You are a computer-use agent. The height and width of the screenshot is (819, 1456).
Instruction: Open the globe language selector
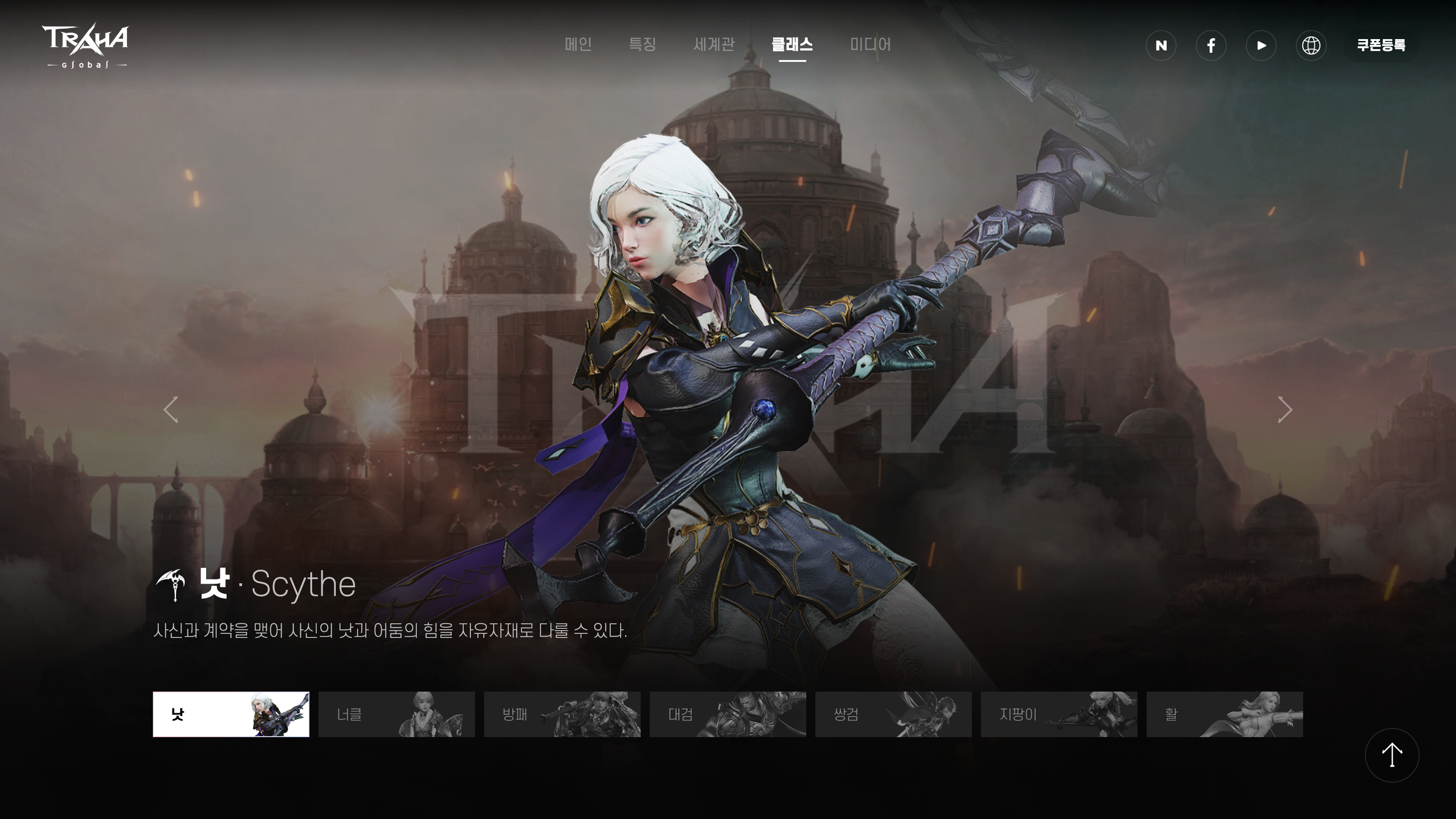point(1311,45)
